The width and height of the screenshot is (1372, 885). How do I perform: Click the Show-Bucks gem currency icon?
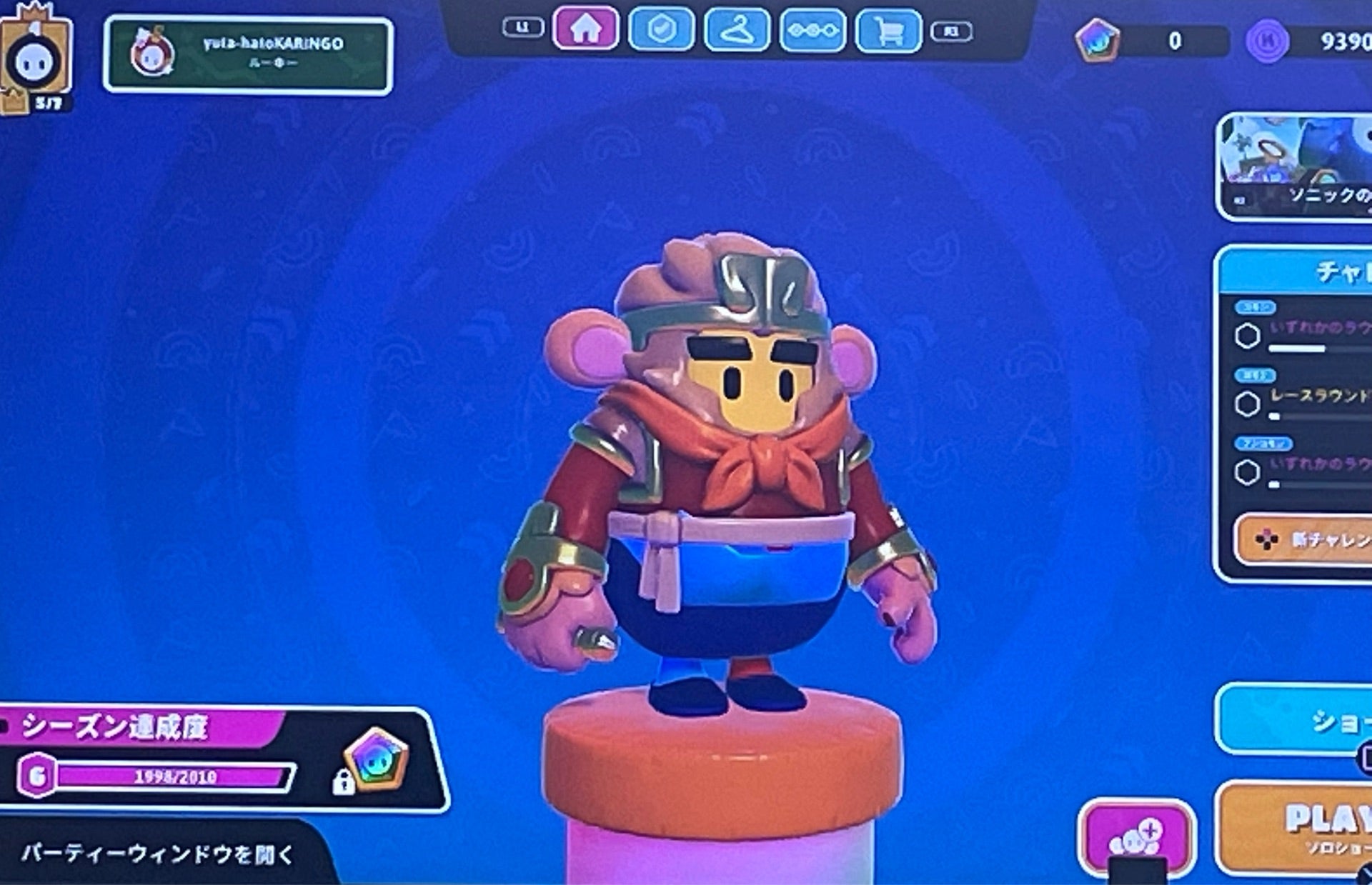click(1098, 41)
